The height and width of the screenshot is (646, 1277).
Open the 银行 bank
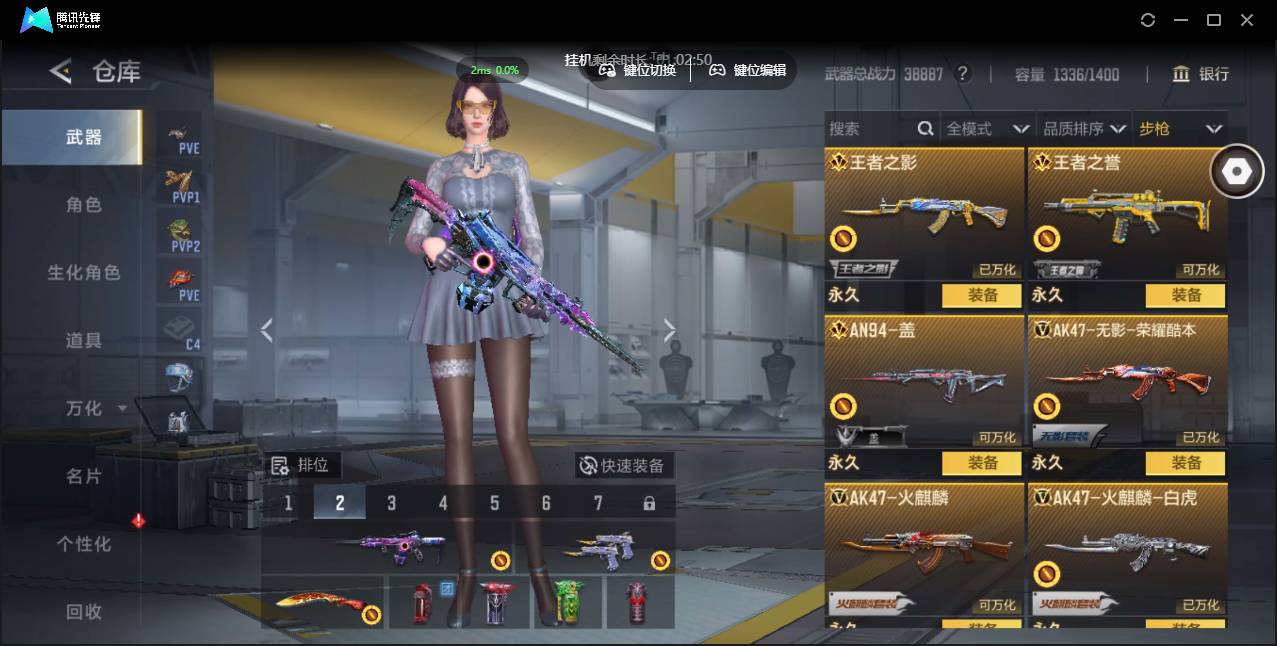1201,74
